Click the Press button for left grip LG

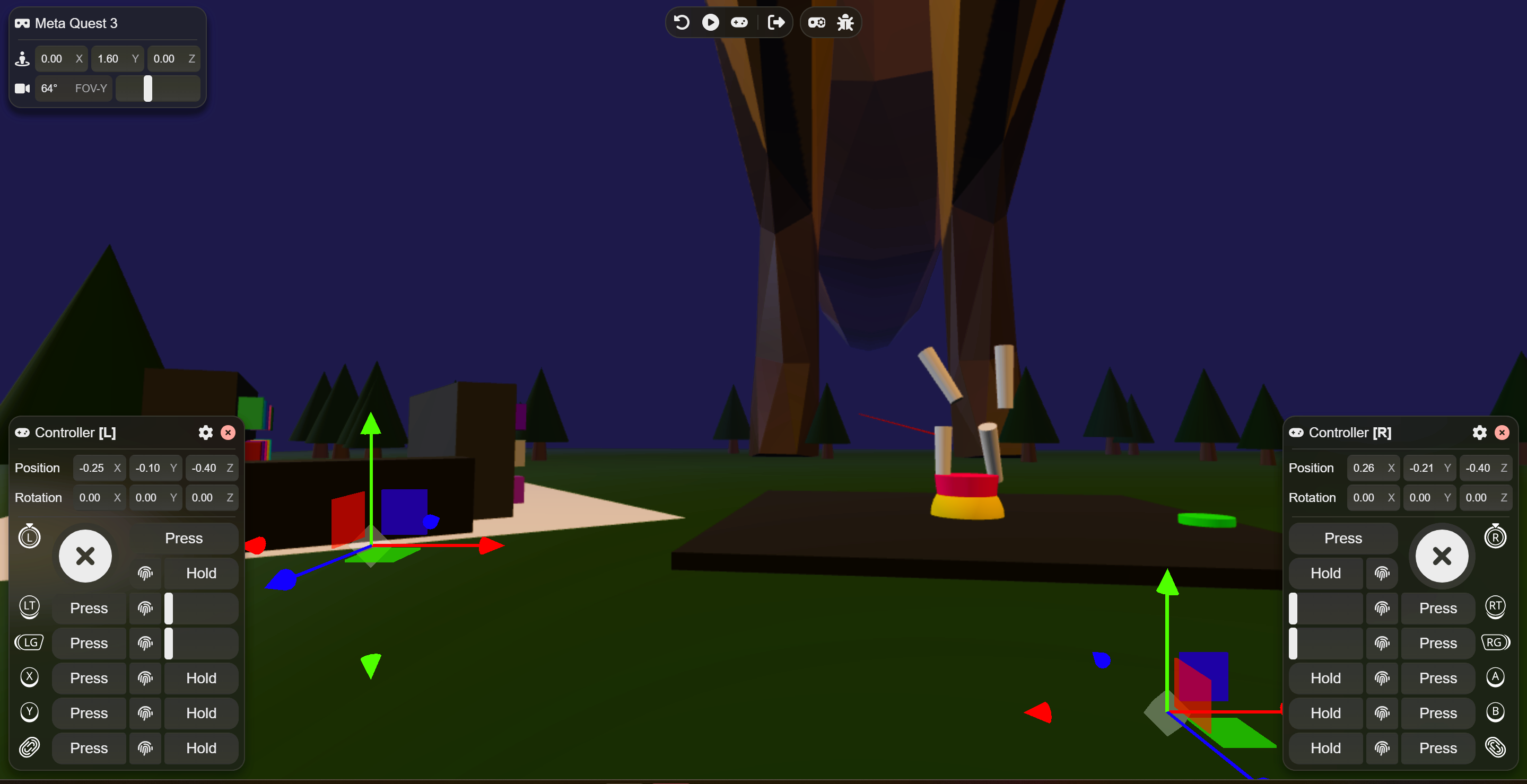pyautogui.click(x=89, y=643)
